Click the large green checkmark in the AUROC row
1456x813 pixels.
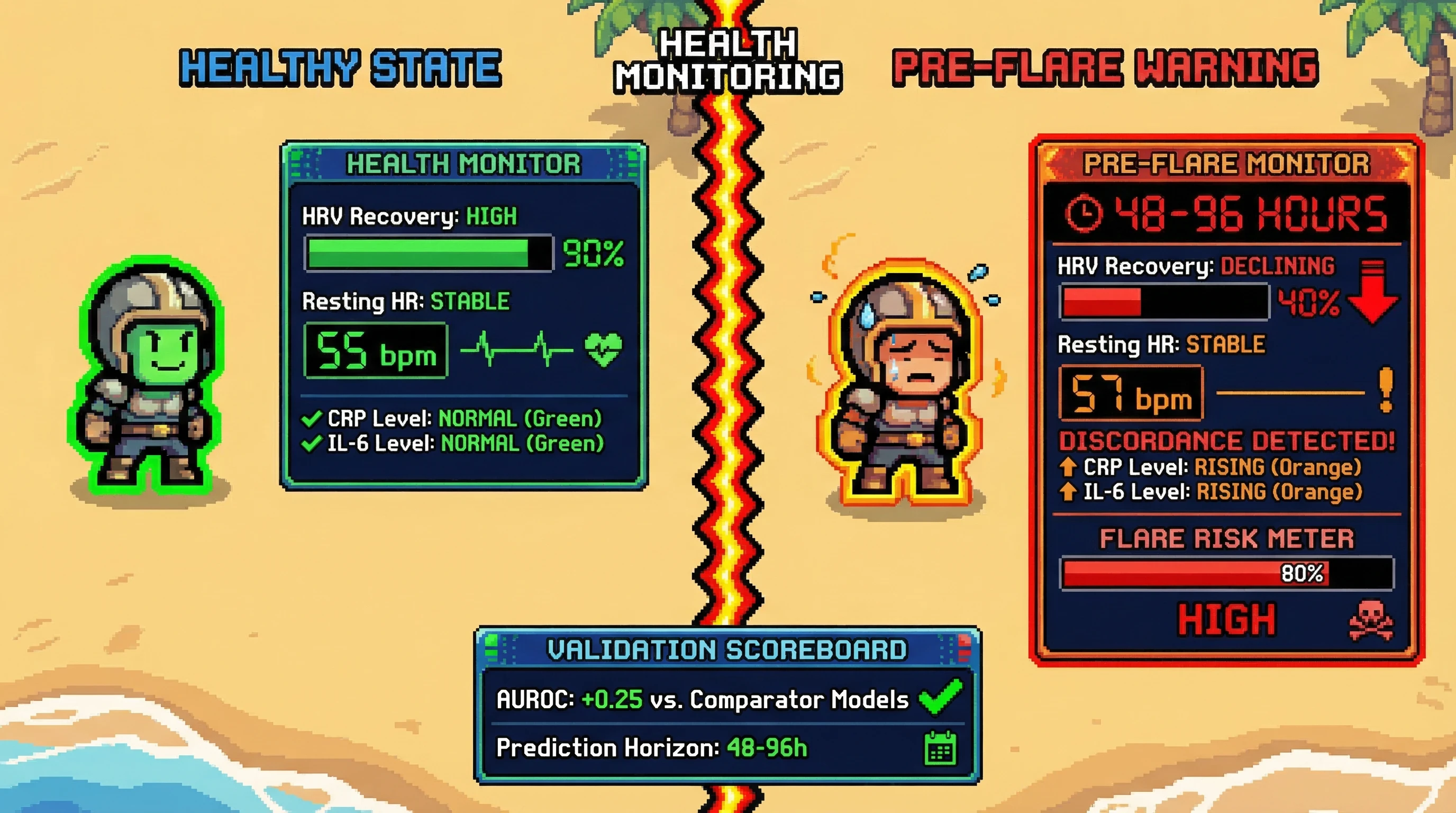tap(941, 697)
